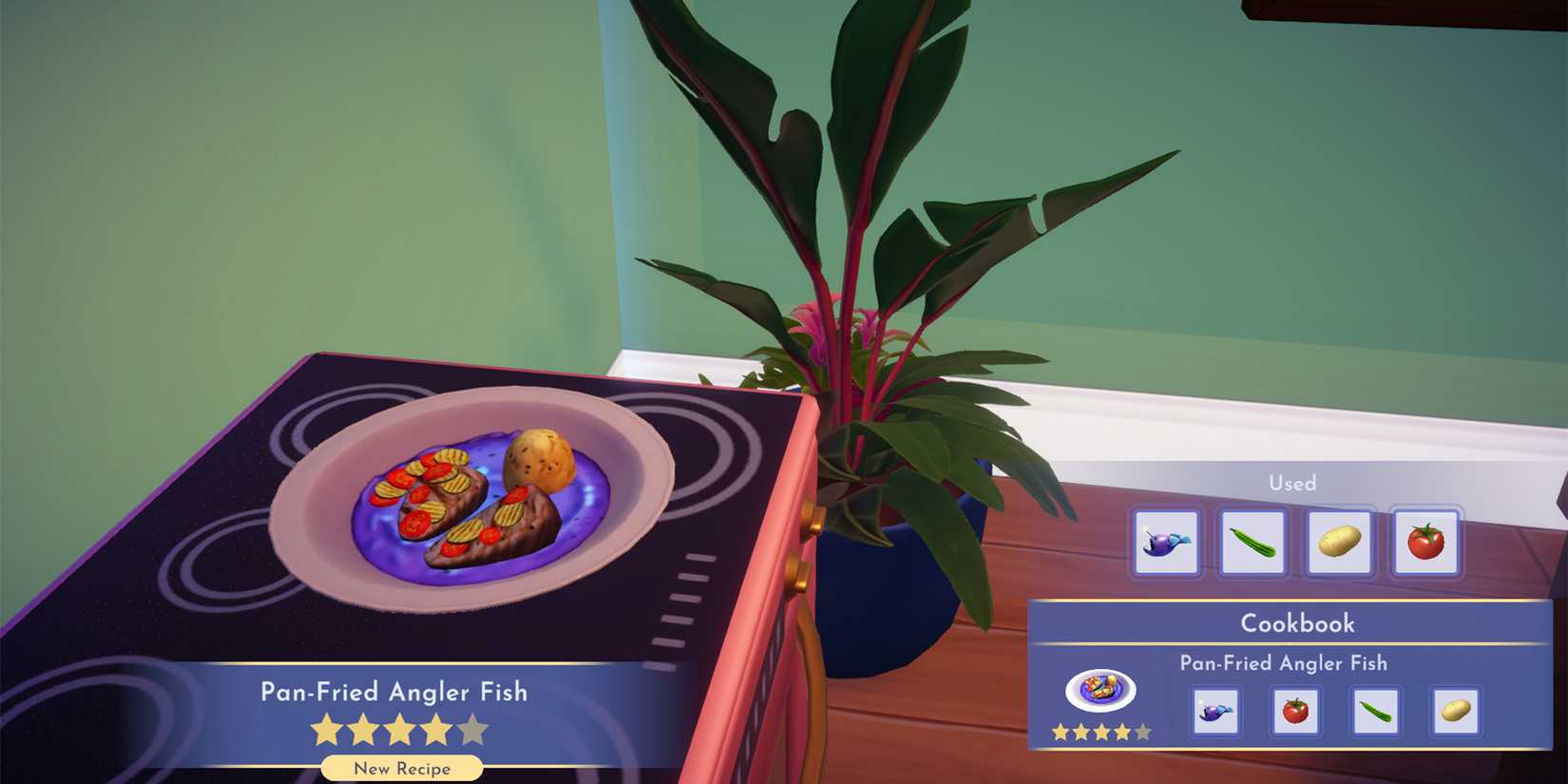Click the New Recipe button
The height and width of the screenshot is (784, 1568).
pos(400,768)
